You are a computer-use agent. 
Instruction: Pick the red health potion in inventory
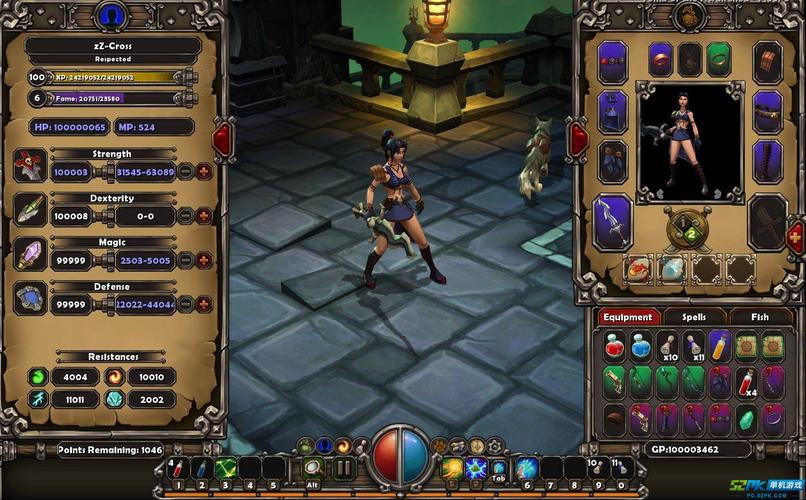click(x=614, y=346)
